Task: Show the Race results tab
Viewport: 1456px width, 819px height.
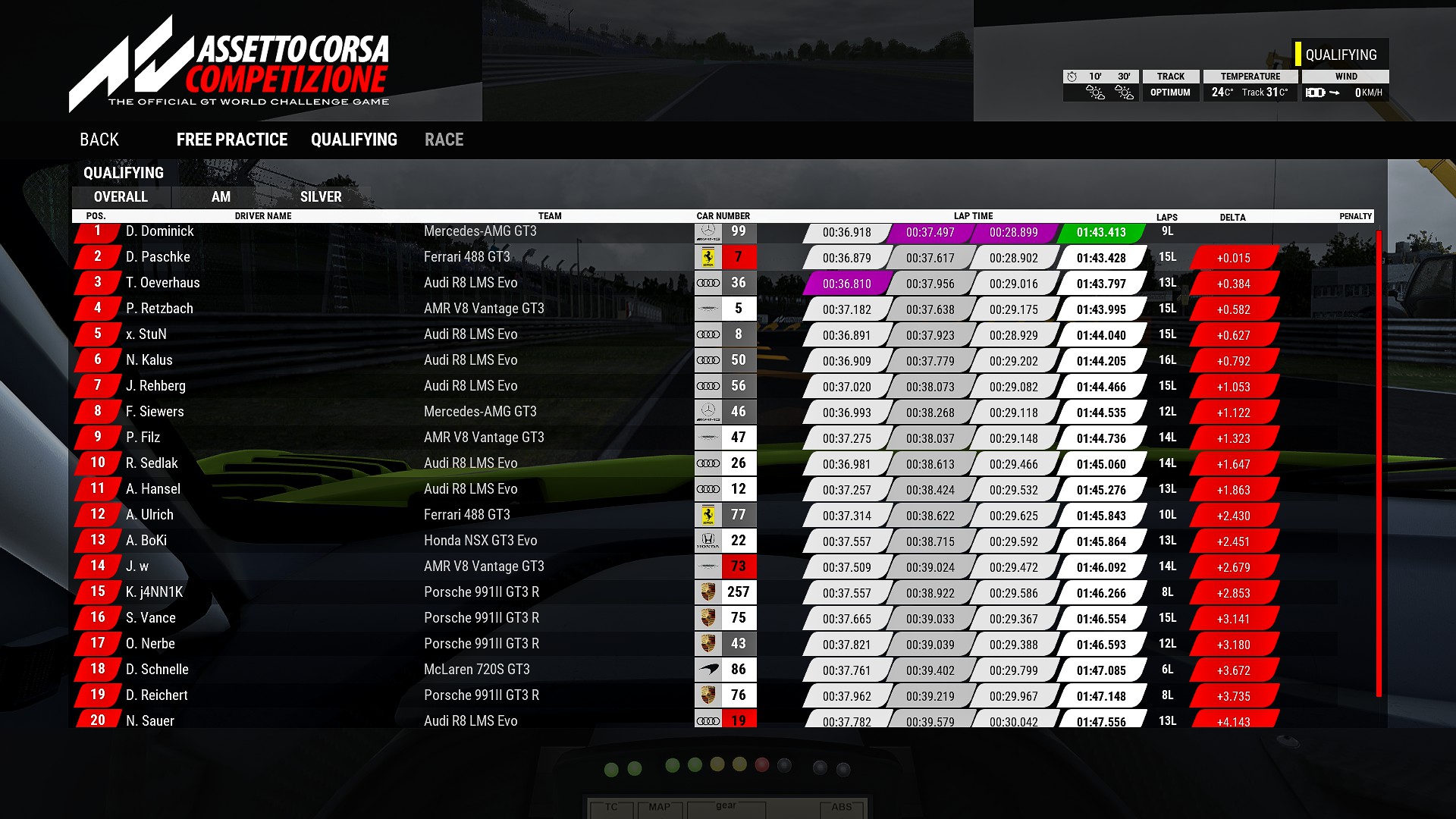Action: 444,140
